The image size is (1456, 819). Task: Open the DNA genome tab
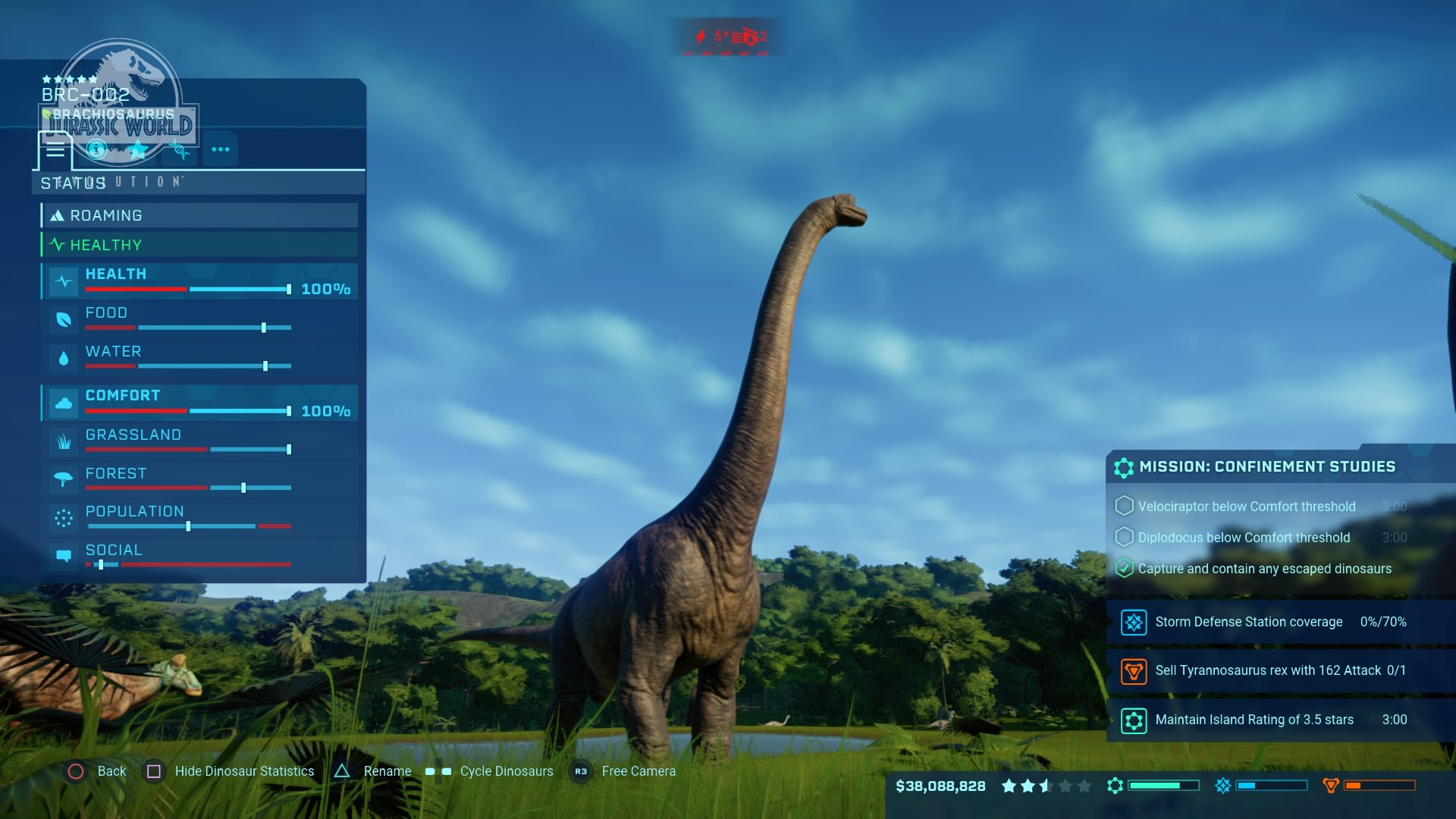pos(179,149)
